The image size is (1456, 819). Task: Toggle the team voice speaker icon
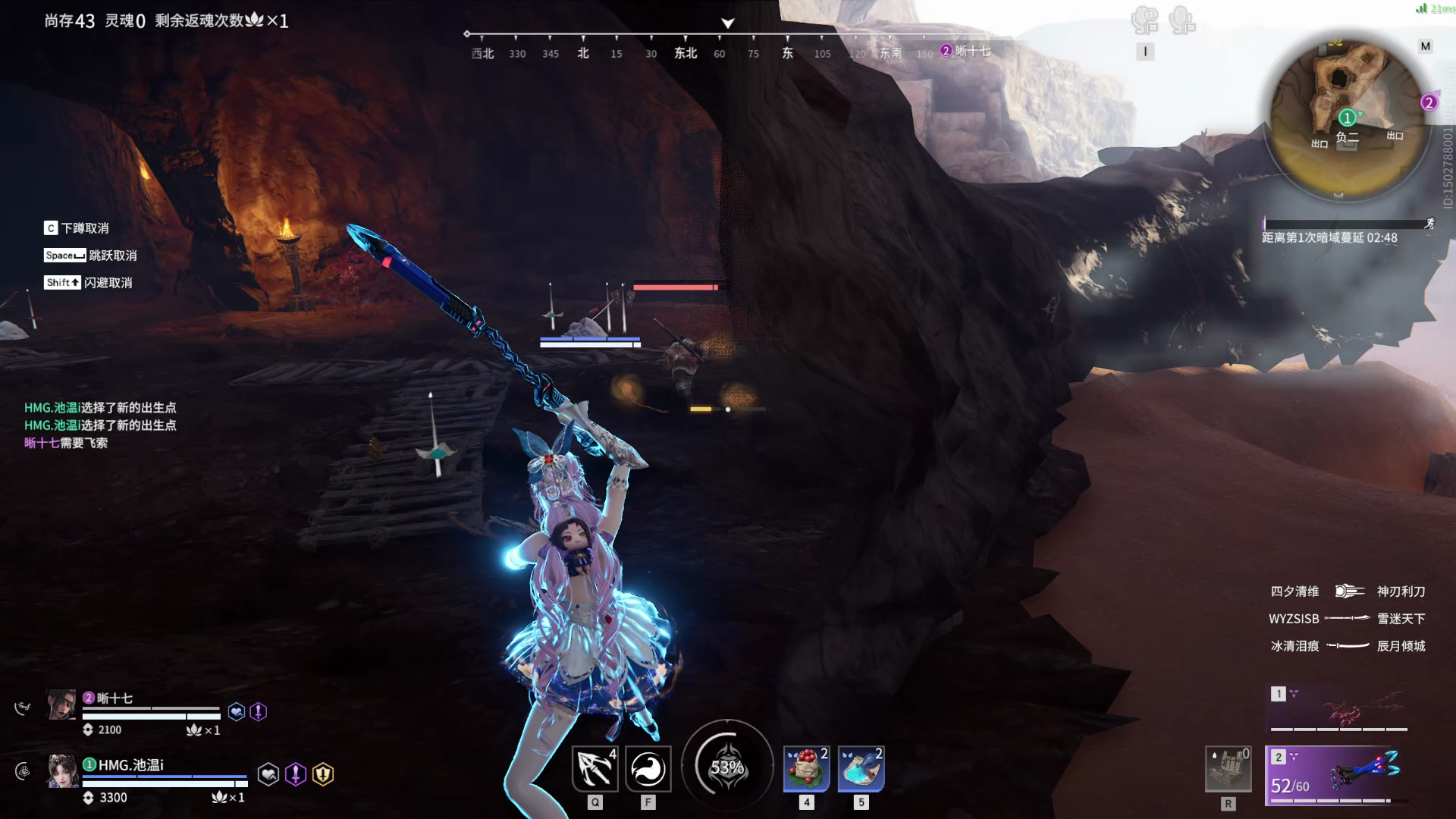[1144, 20]
